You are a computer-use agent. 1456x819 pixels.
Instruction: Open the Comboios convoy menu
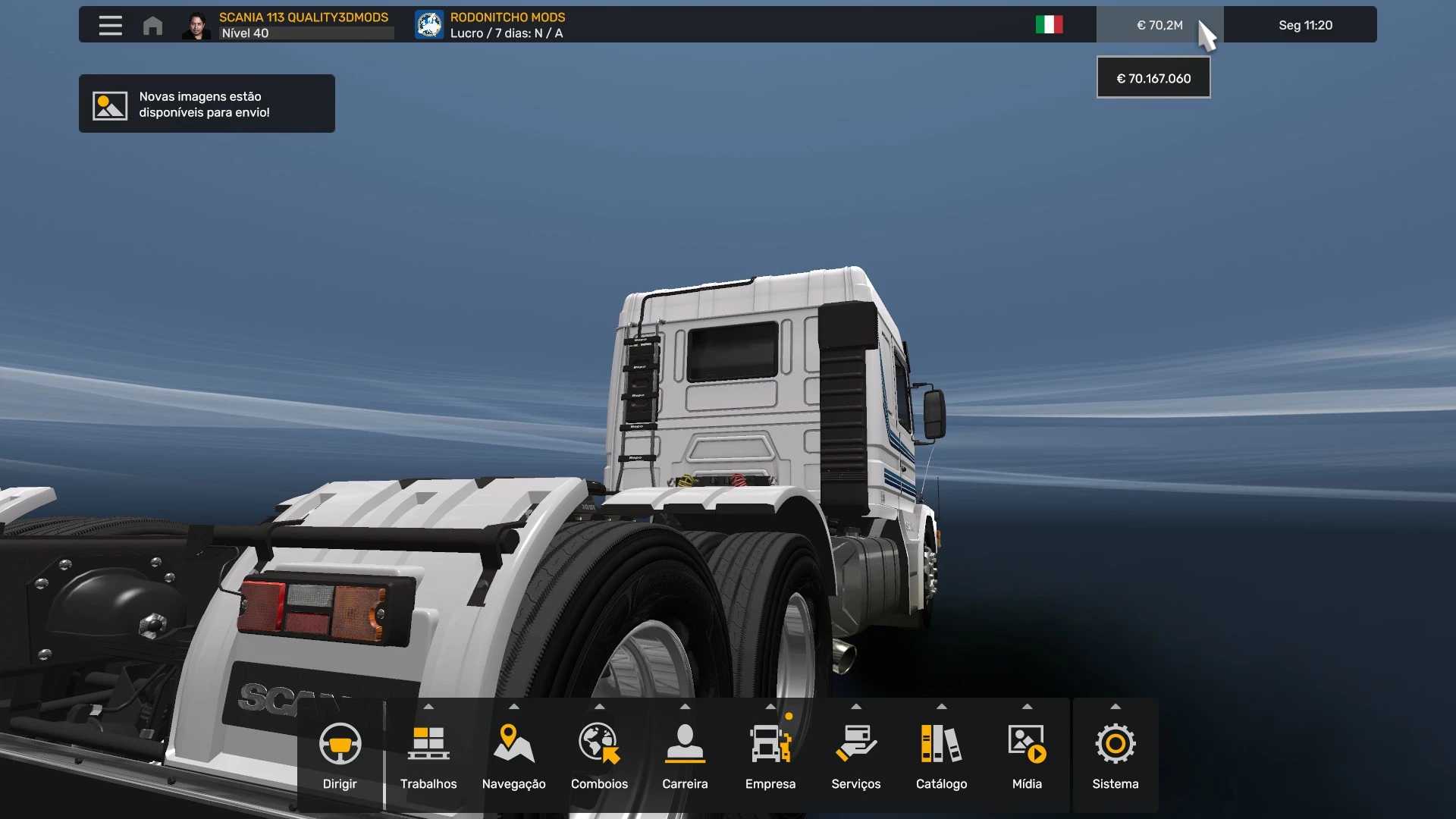599,755
